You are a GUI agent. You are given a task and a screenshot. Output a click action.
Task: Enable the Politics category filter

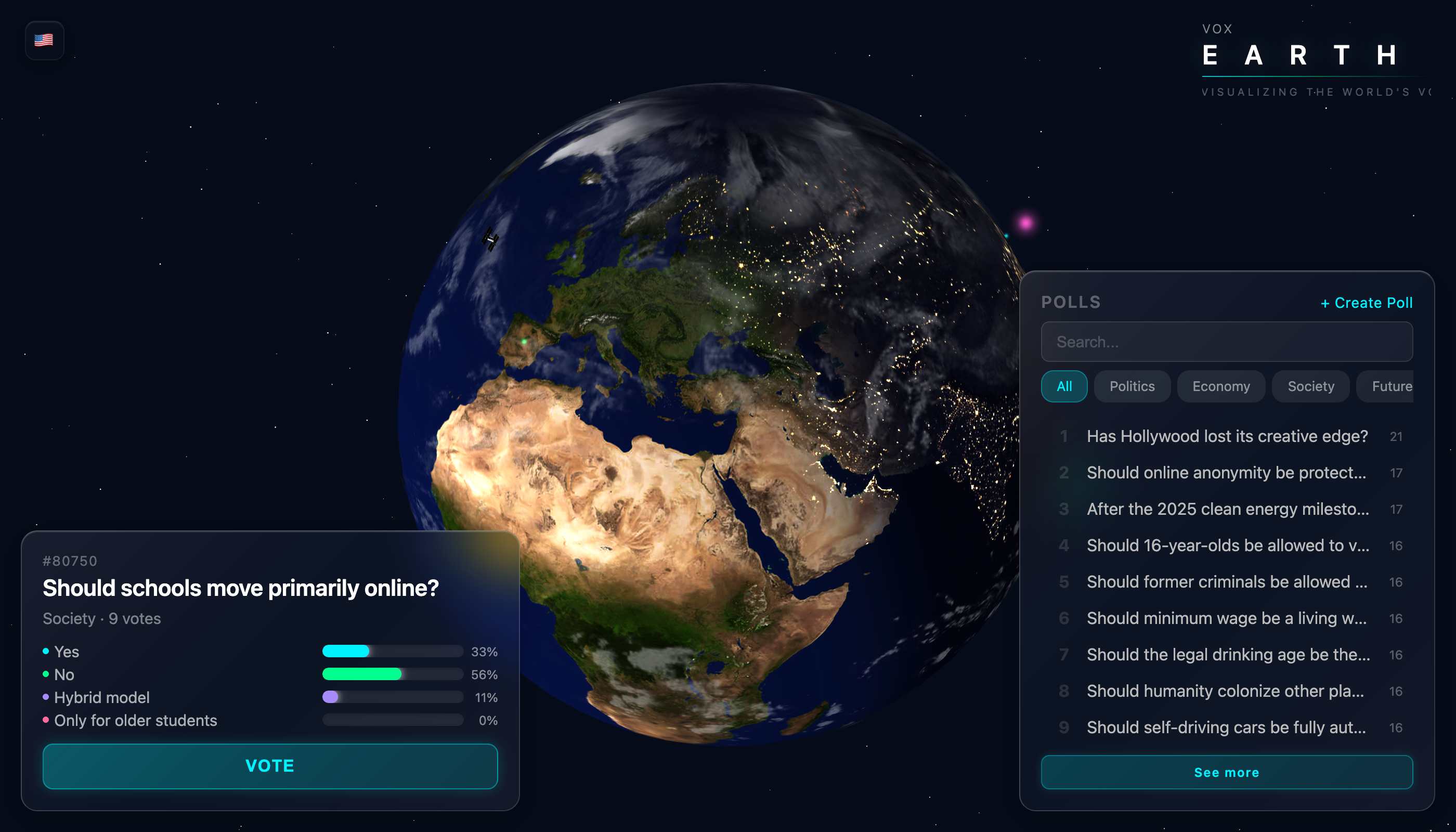[x=1132, y=386]
